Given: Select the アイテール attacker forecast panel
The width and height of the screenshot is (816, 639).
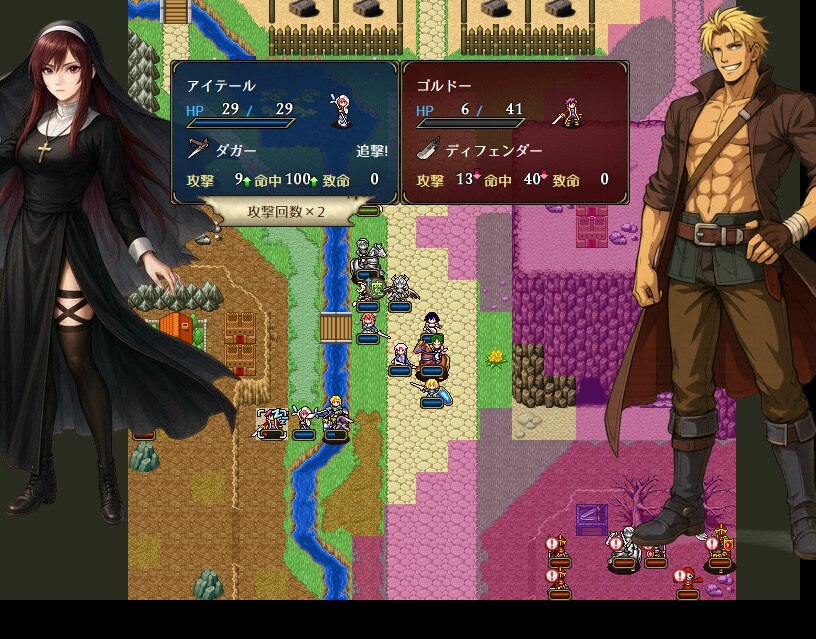Looking at the screenshot, I should (x=285, y=132).
